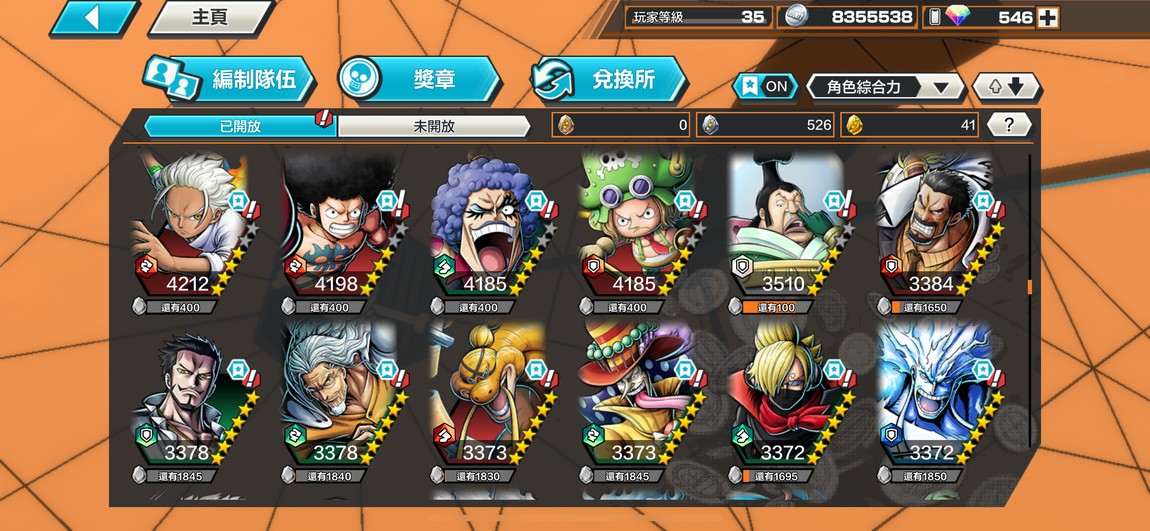This screenshot has width=1150, height=531.
Task: Add more rainbow diamonds with plus button
Action: coord(1047,17)
